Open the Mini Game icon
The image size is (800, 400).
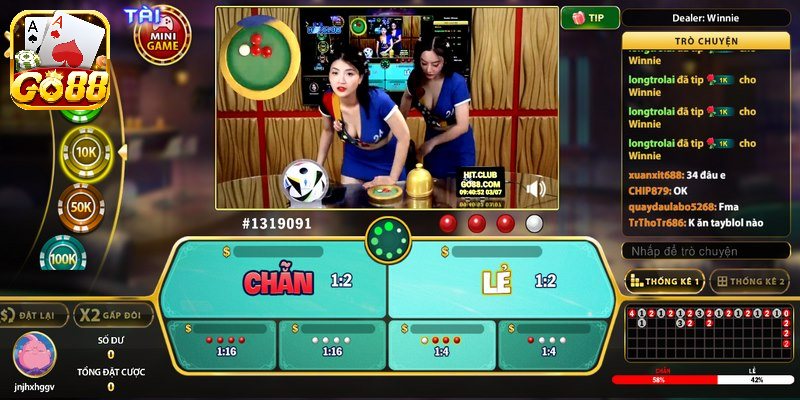[x=162, y=37]
